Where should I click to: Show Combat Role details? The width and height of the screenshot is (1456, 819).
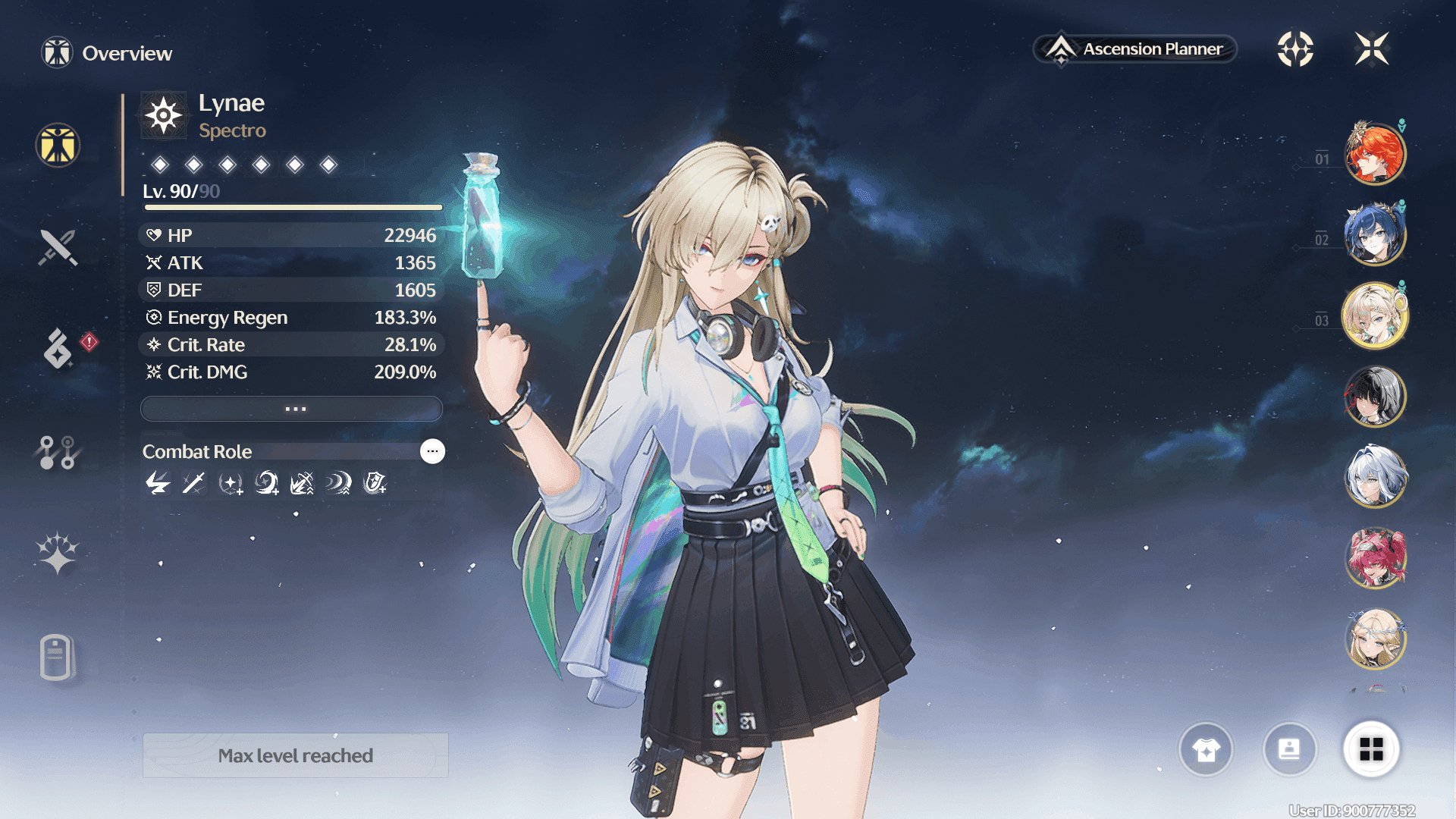(x=432, y=451)
